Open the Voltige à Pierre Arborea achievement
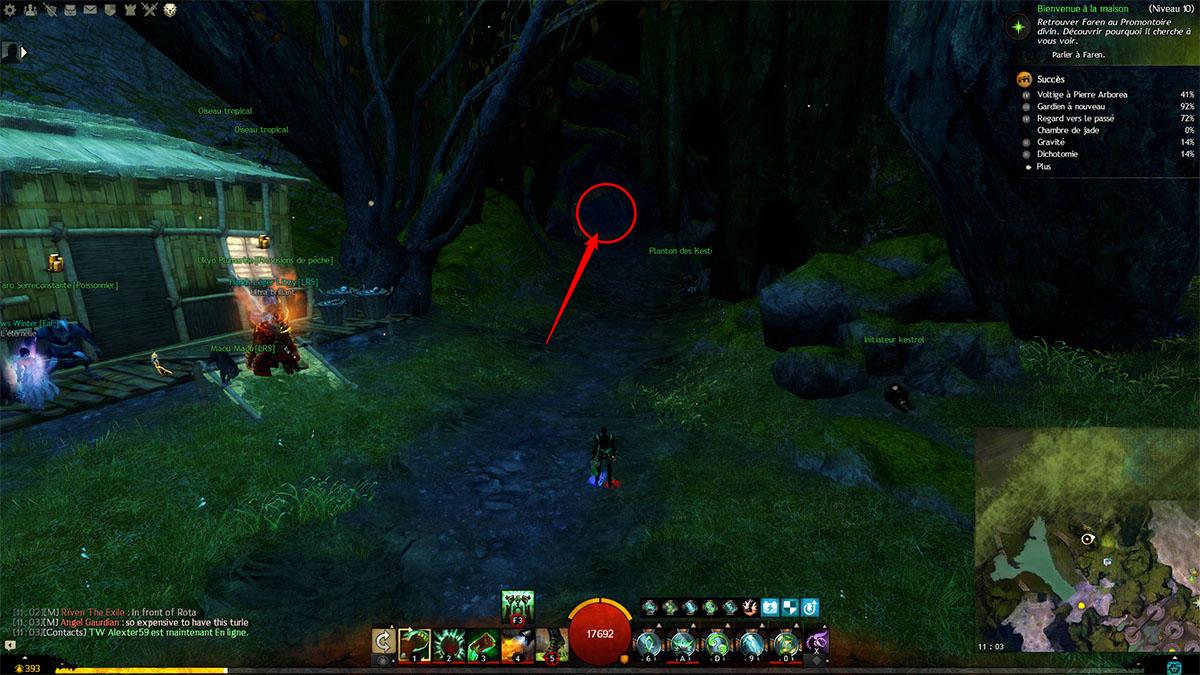 [x=1081, y=95]
